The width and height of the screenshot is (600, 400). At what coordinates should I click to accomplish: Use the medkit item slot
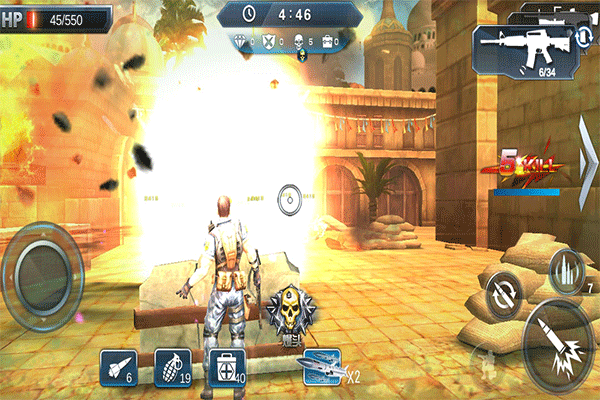click(225, 367)
